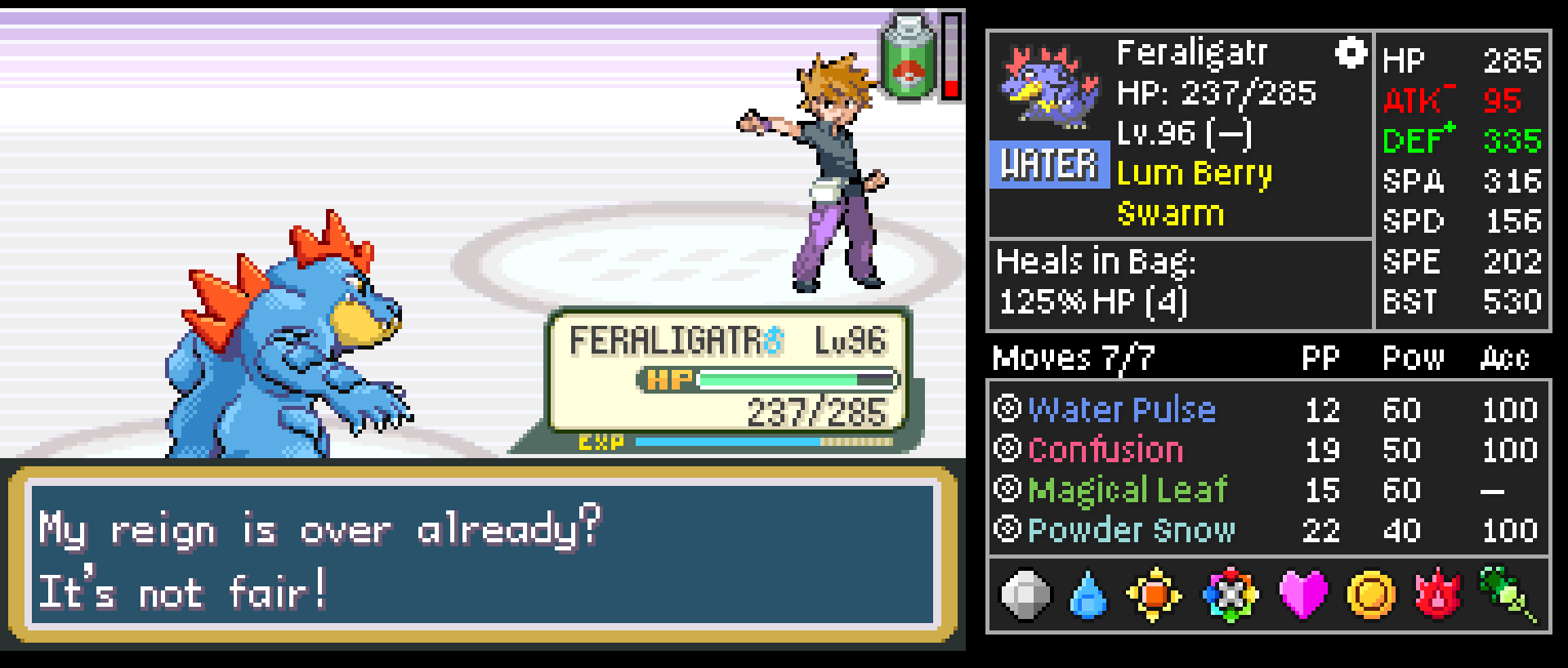This screenshot has width=1568, height=668.
Task: Select the Confusion move entry
Action: tap(1105, 450)
